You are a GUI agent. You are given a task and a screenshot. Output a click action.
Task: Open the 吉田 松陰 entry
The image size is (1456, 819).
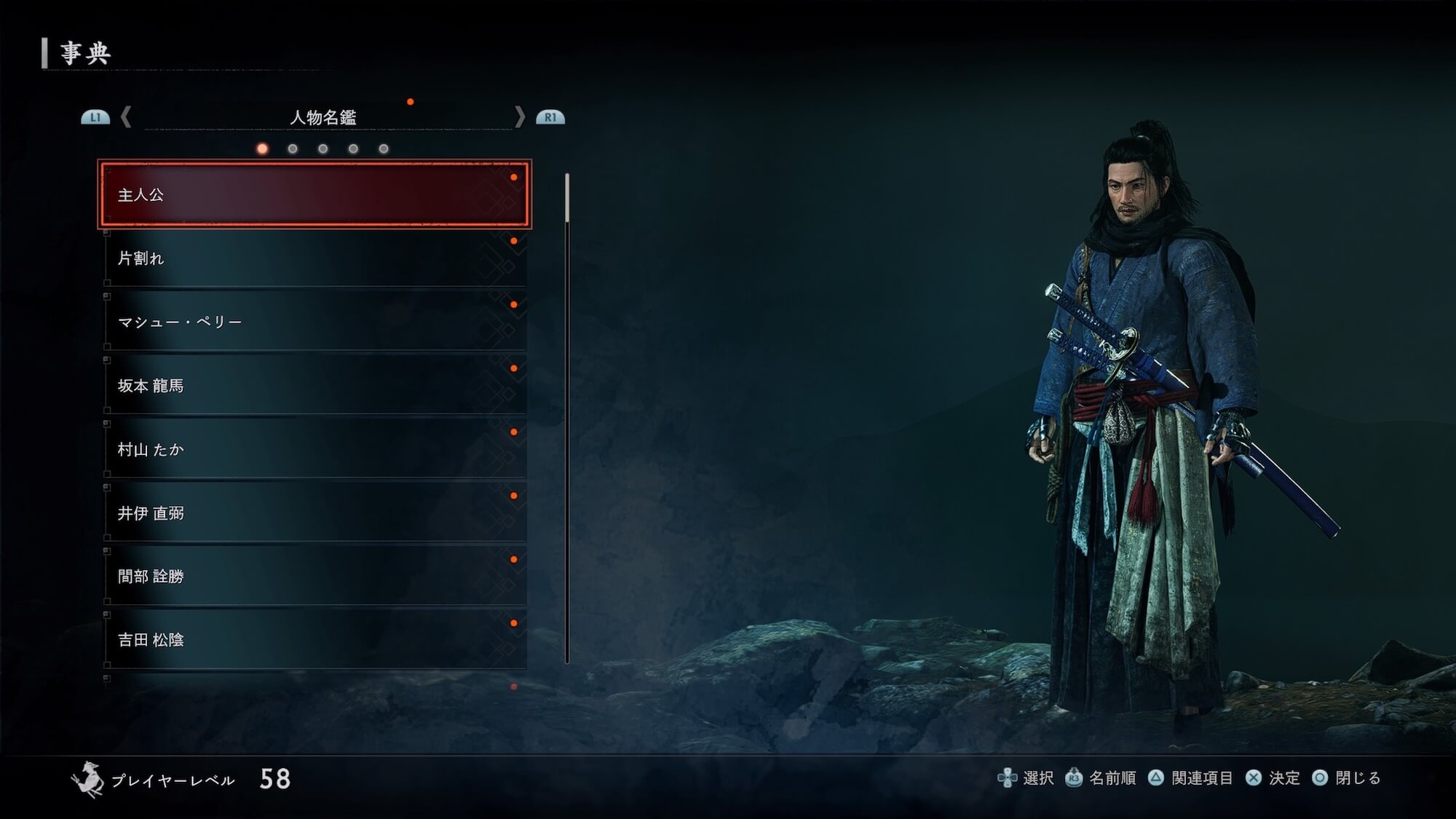(314, 640)
